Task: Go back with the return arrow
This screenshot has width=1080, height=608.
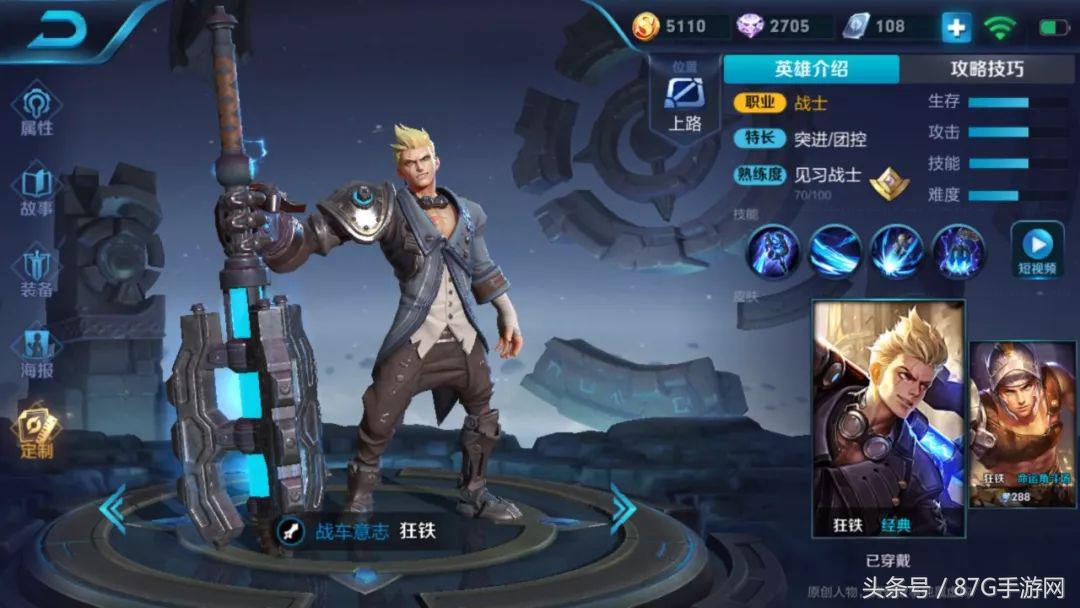Action: pyautogui.click(x=60, y=30)
